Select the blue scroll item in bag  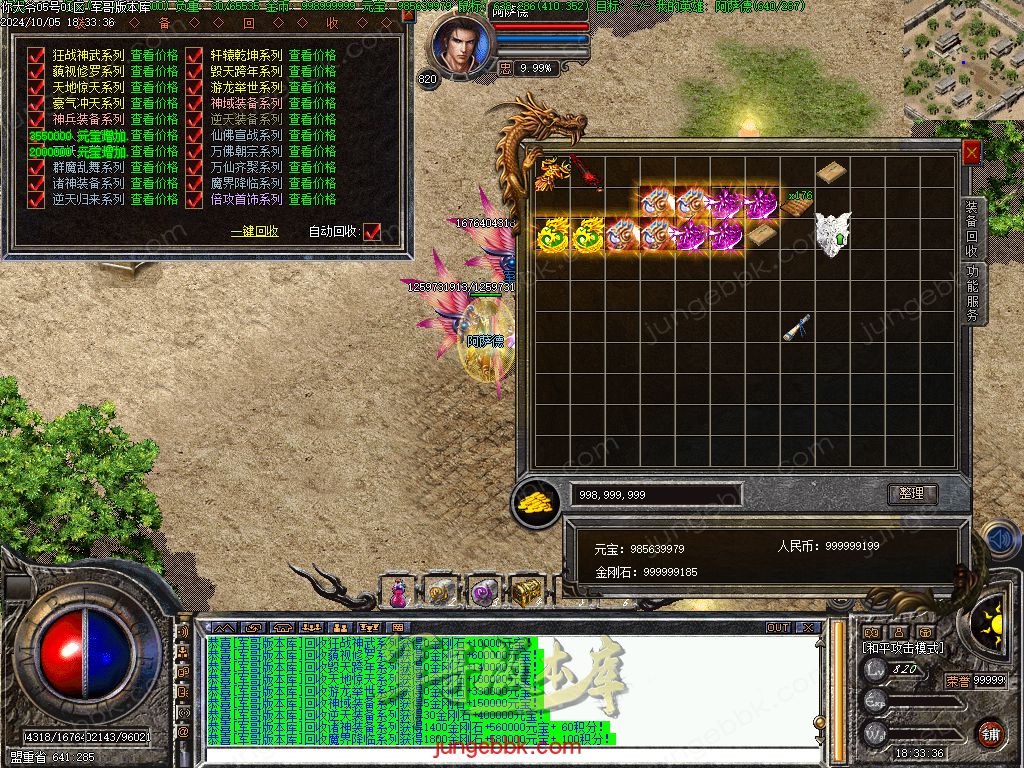(x=796, y=328)
